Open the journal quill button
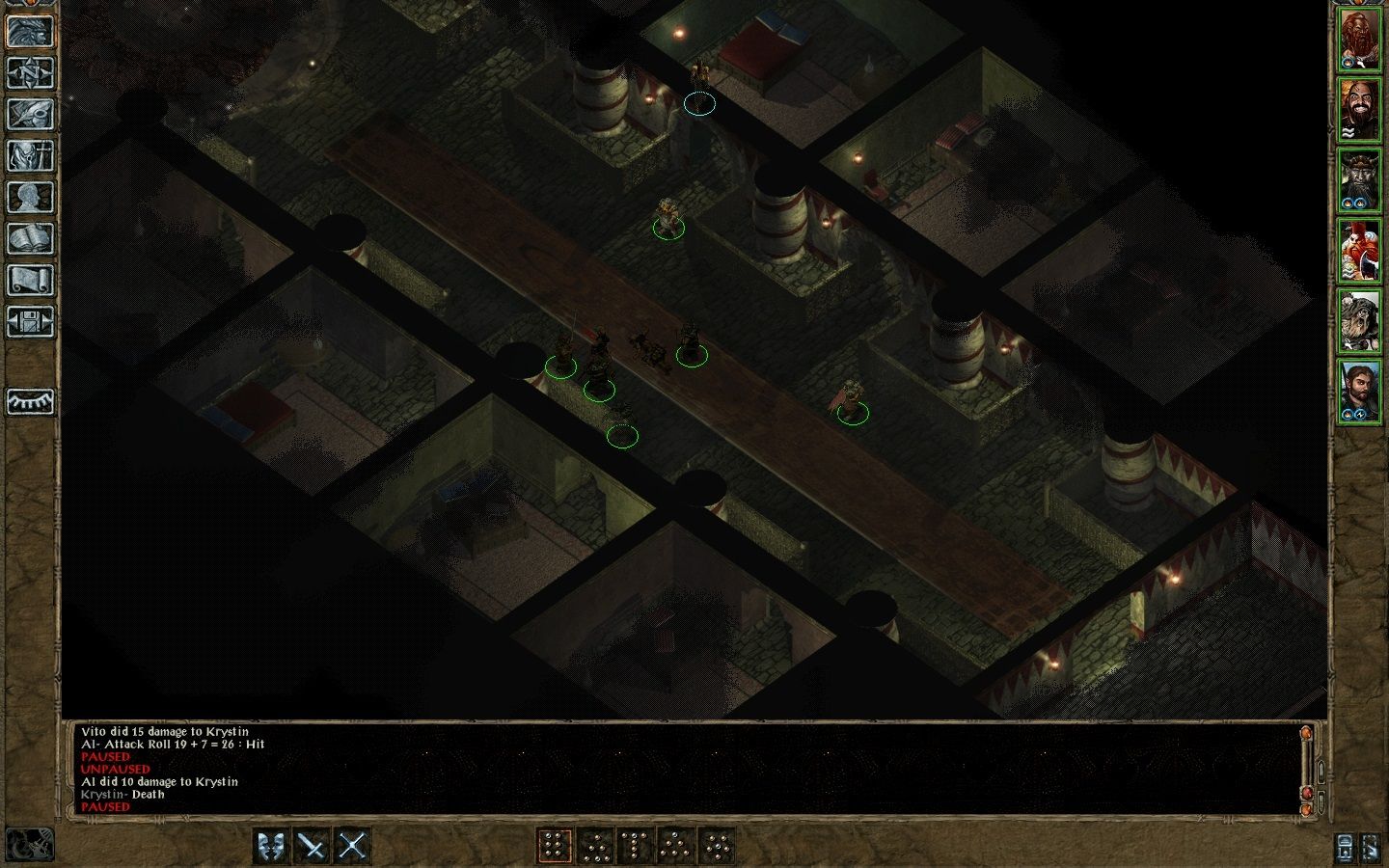 click(x=30, y=114)
